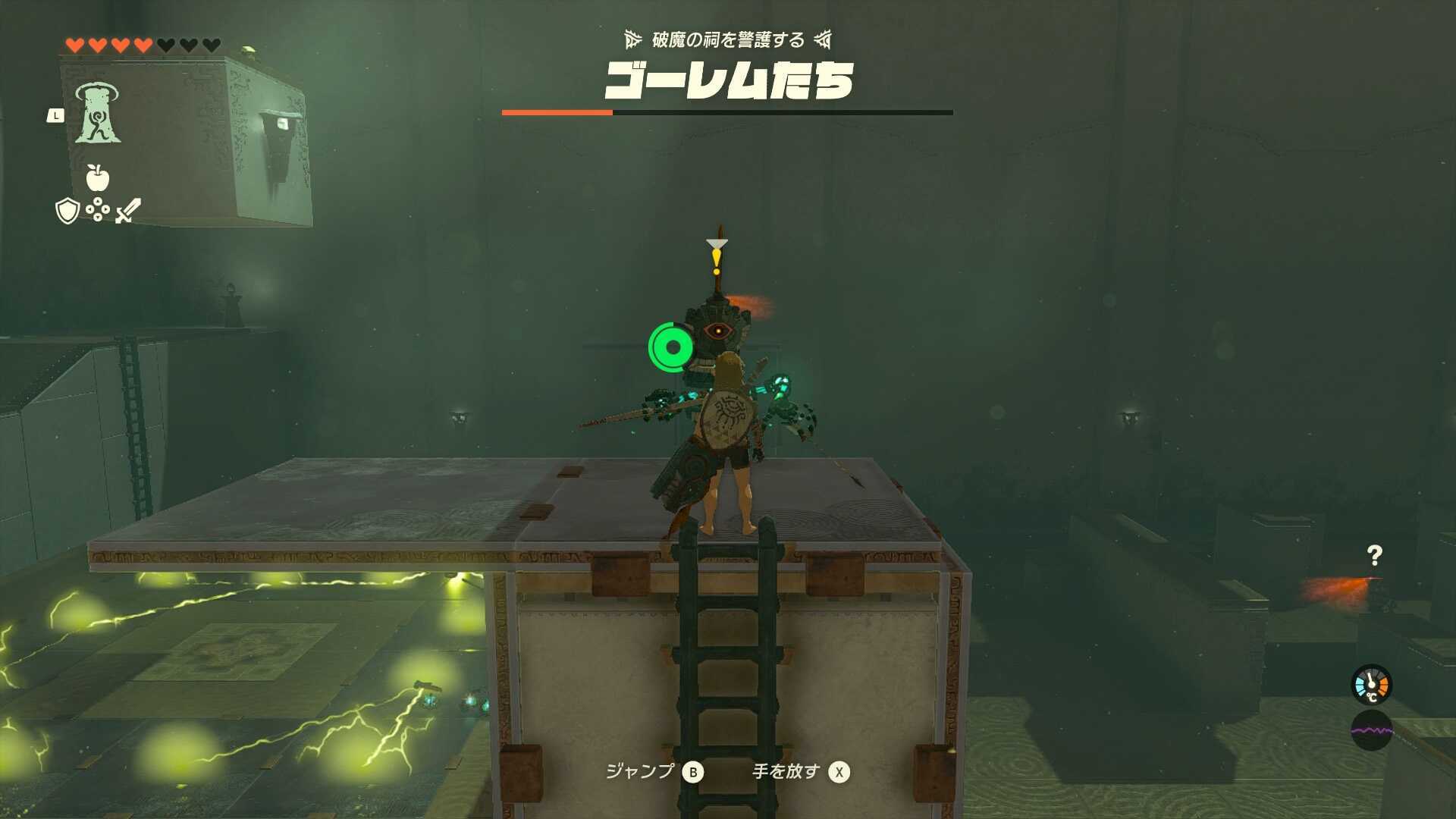Click the temperature gauge indicator
Screen dimensions: 1456x819
pos(1370,685)
